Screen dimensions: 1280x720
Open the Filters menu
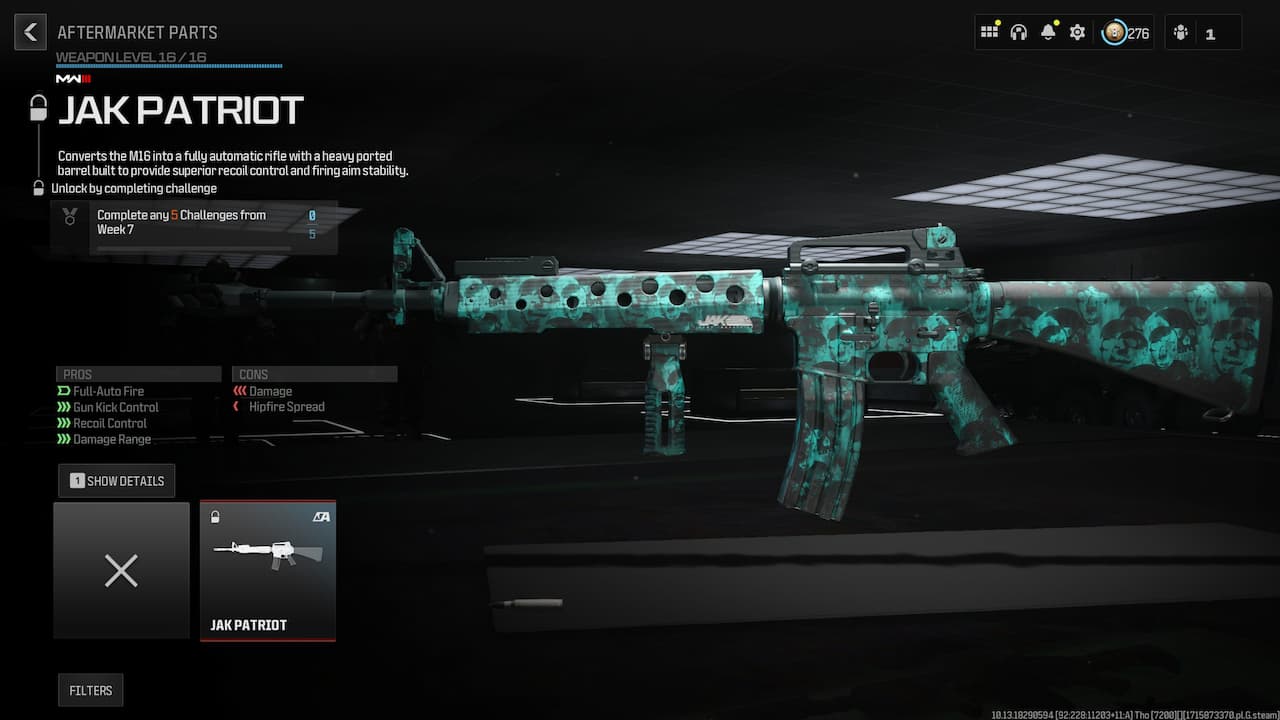90,690
